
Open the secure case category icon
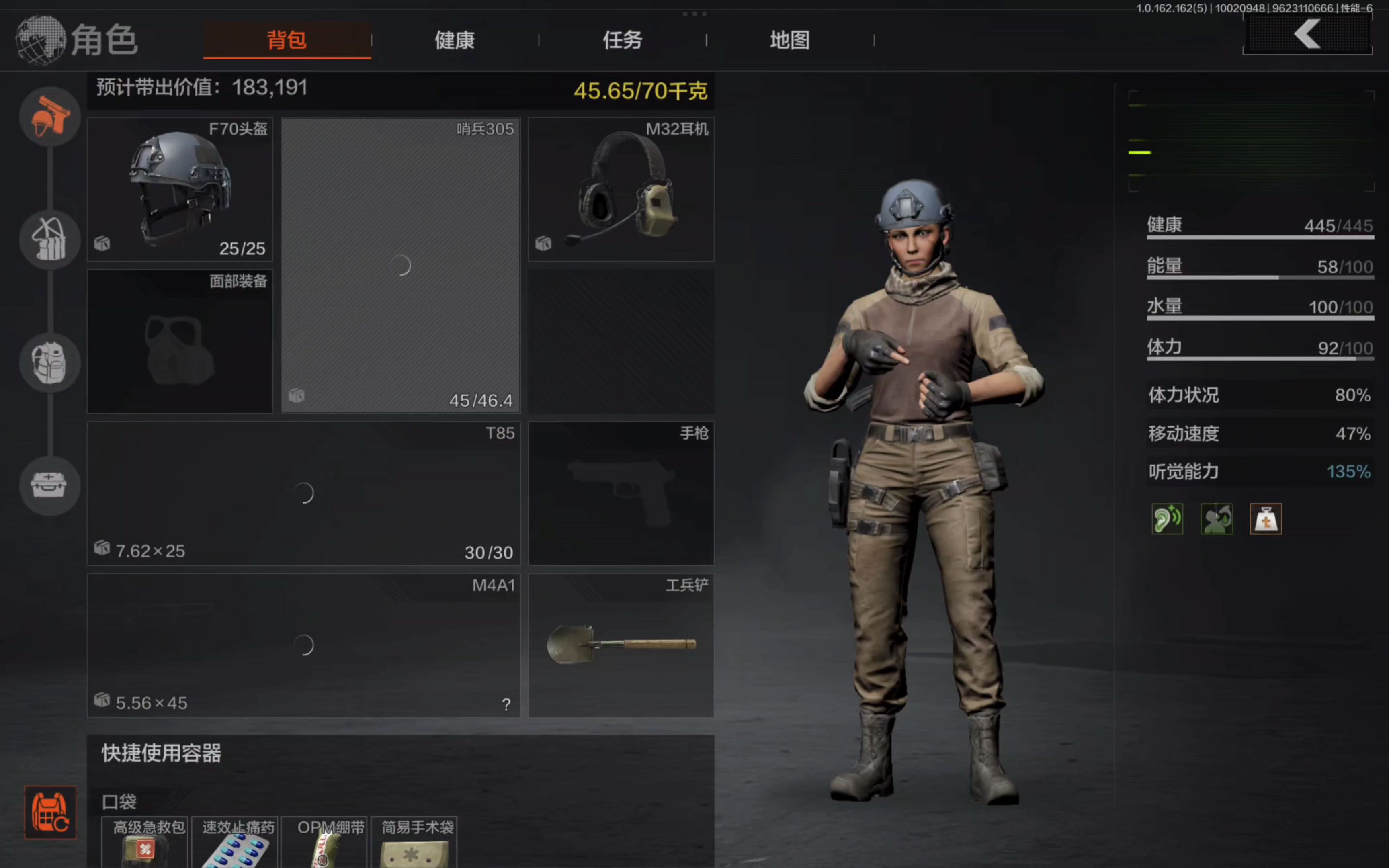pyautogui.click(x=50, y=486)
